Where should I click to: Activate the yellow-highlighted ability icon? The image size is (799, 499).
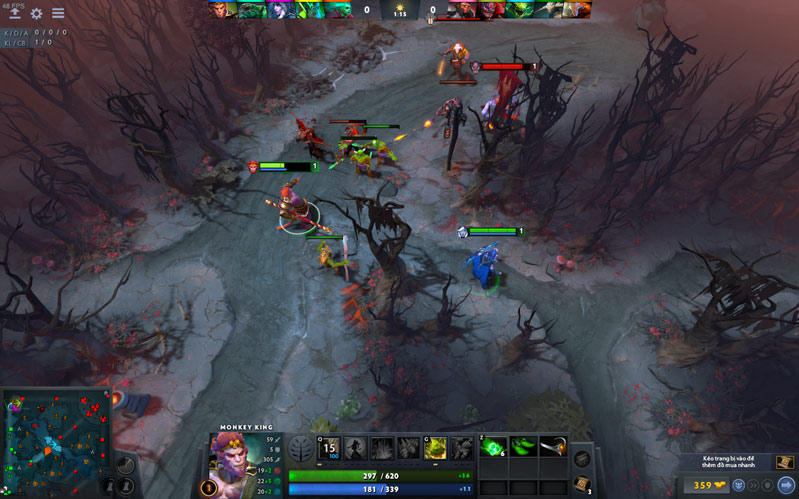click(434, 448)
